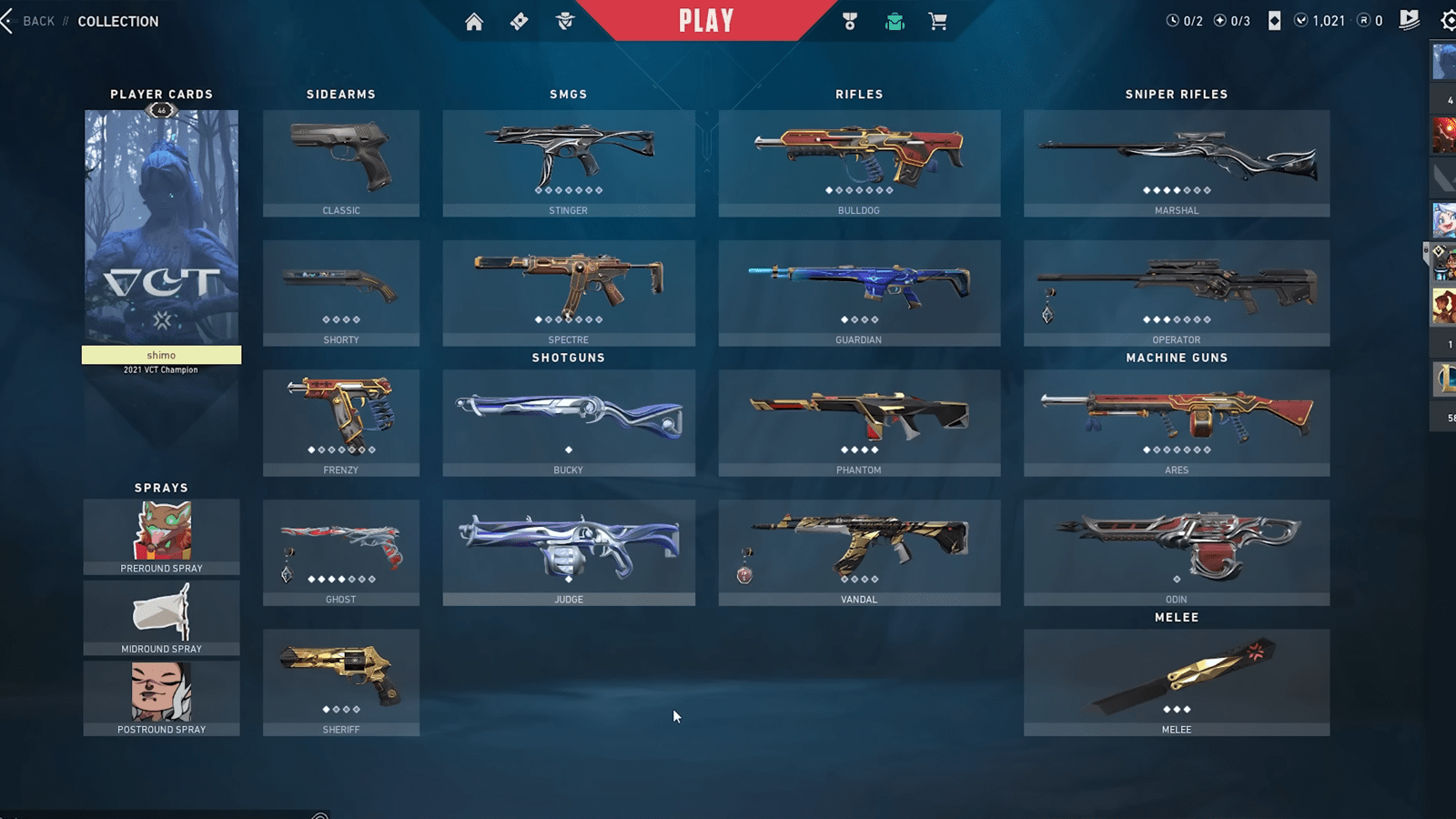Open the Store with the shopping cart icon
This screenshot has width=1456, height=819.
click(x=938, y=21)
